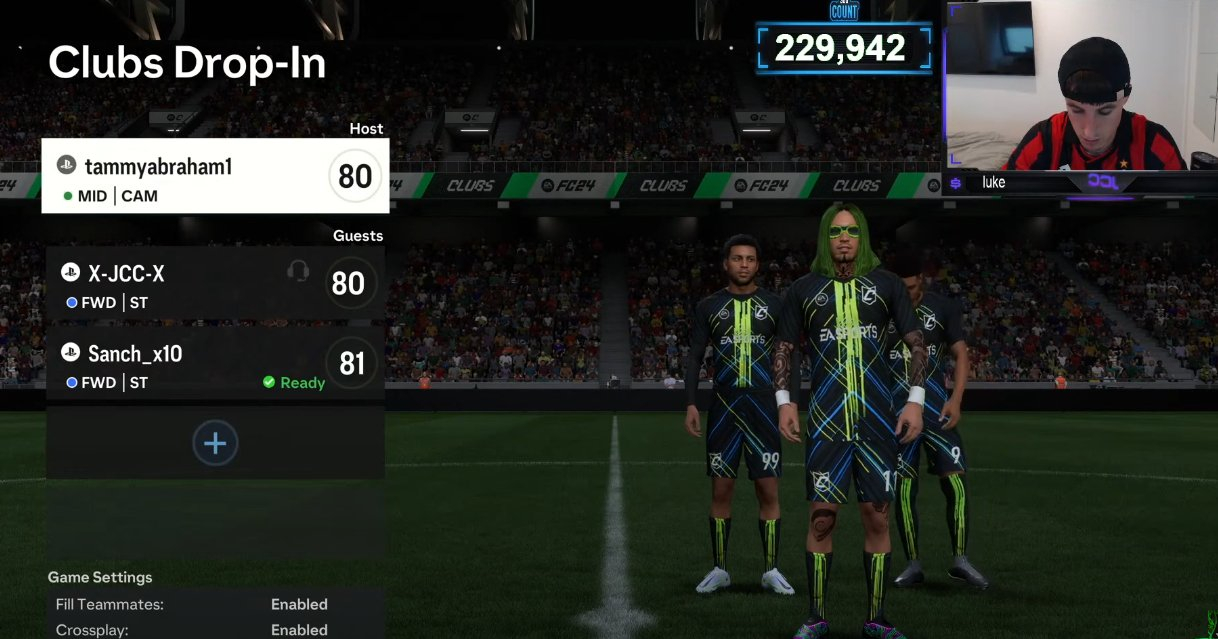Toggle the Fill Teammates setting

(x=215, y=604)
